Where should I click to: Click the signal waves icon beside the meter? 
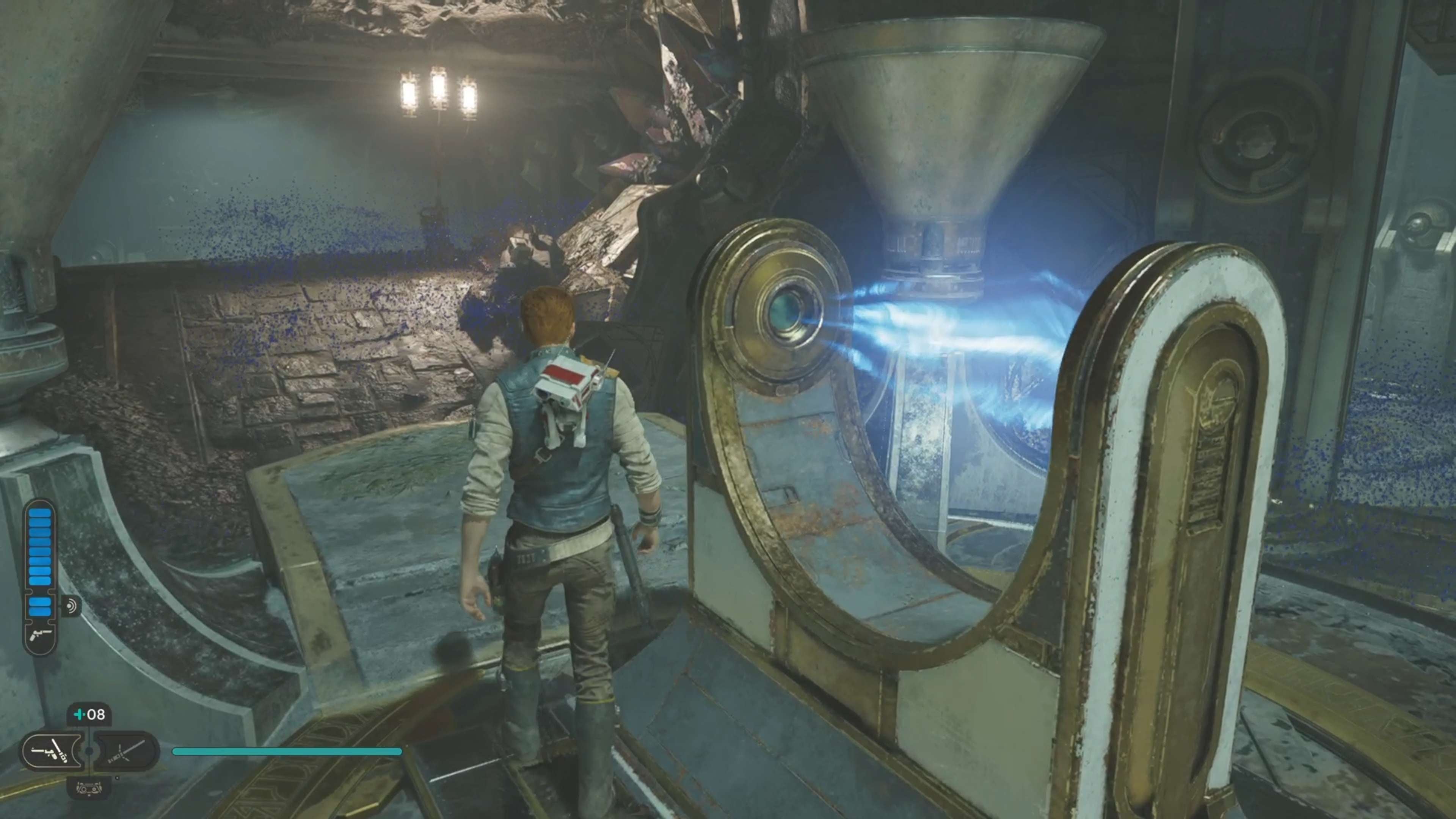click(71, 607)
